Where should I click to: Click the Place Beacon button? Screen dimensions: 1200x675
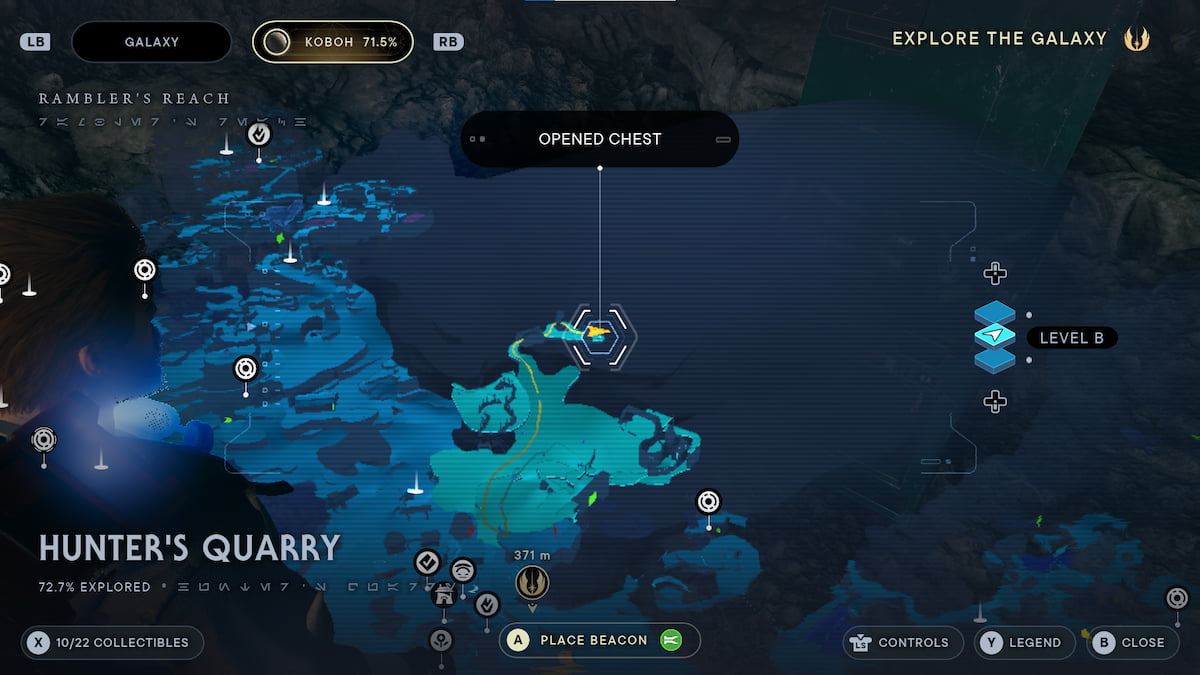599,641
